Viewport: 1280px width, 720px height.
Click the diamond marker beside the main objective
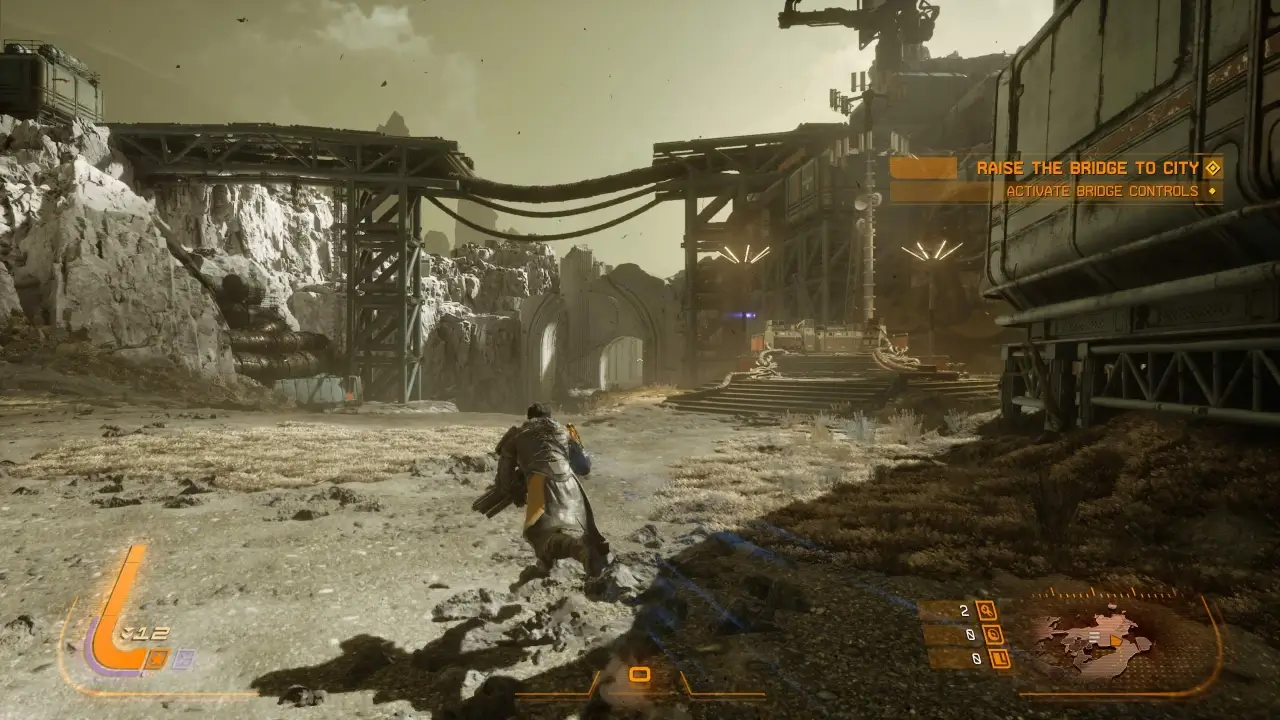click(1213, 168)
